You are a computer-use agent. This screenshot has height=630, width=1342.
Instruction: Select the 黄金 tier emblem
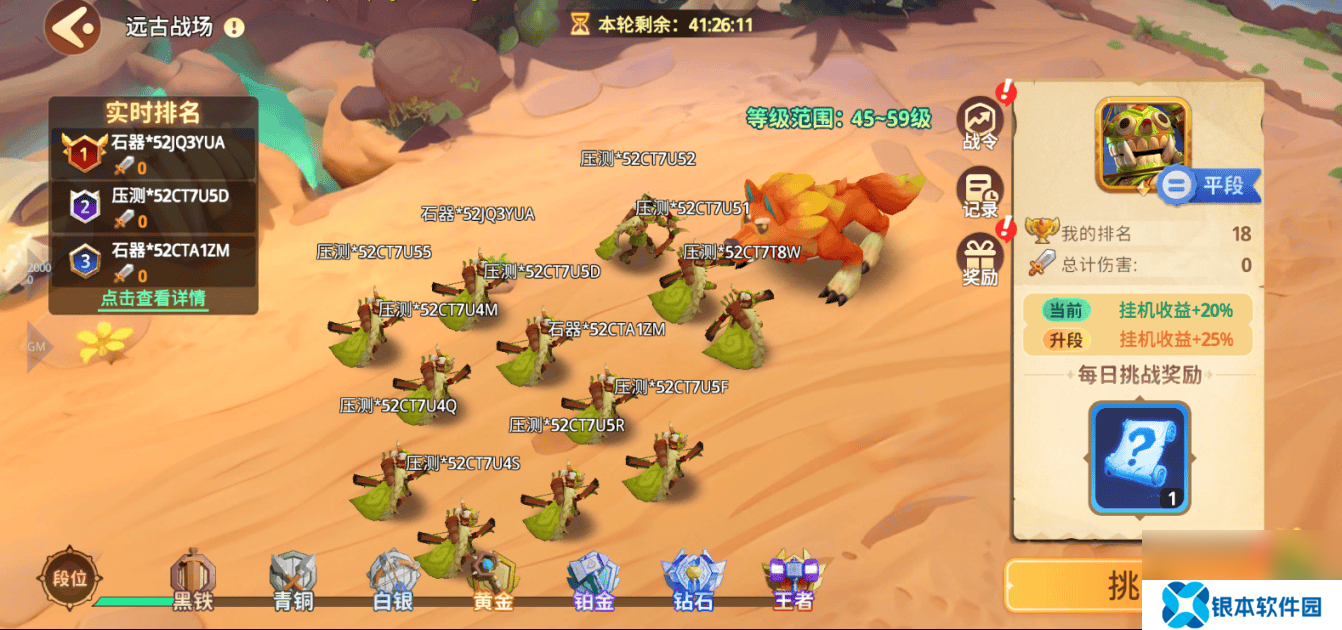(x=494, y=578)
